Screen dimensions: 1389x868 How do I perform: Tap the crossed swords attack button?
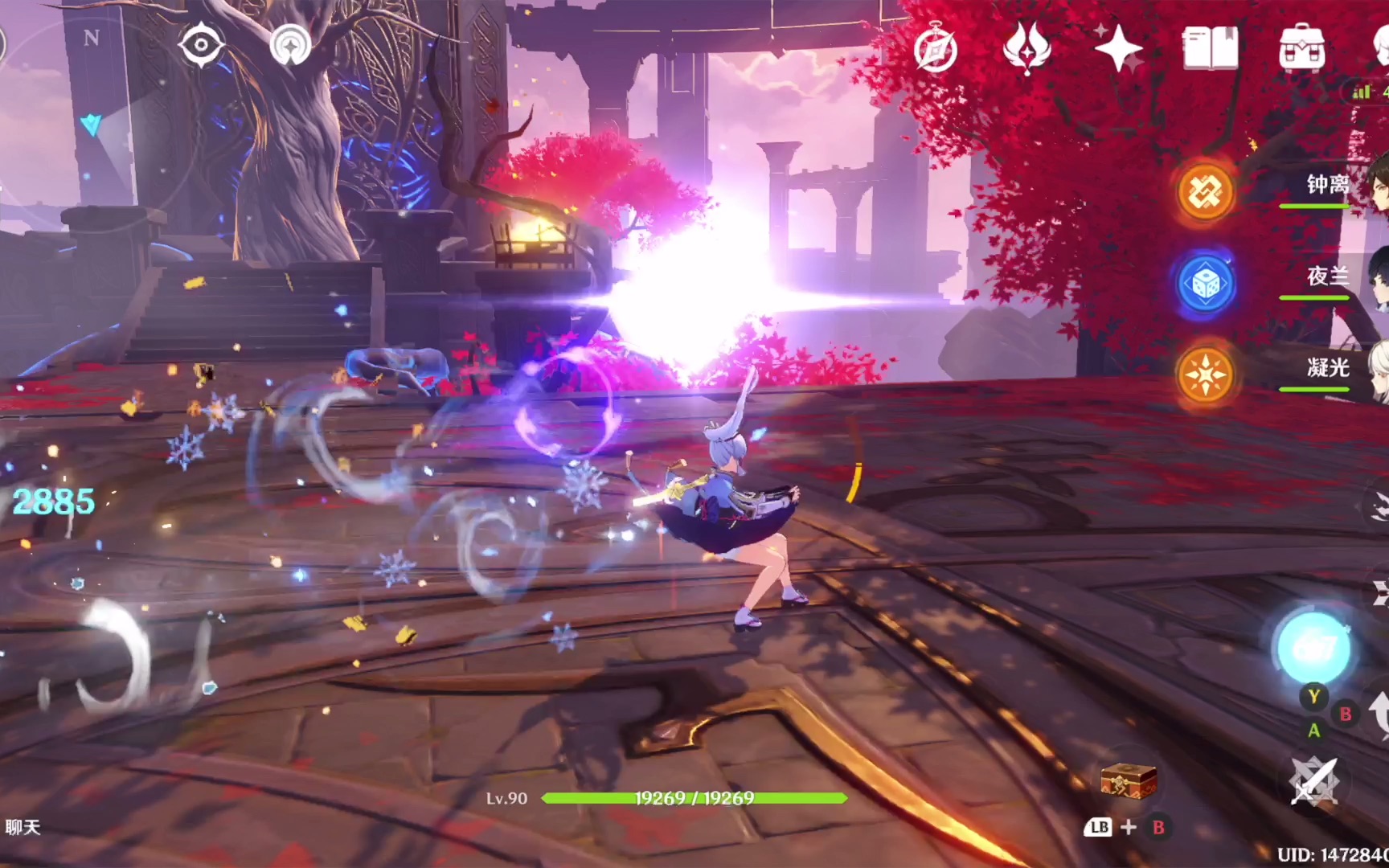[1313, 781]
